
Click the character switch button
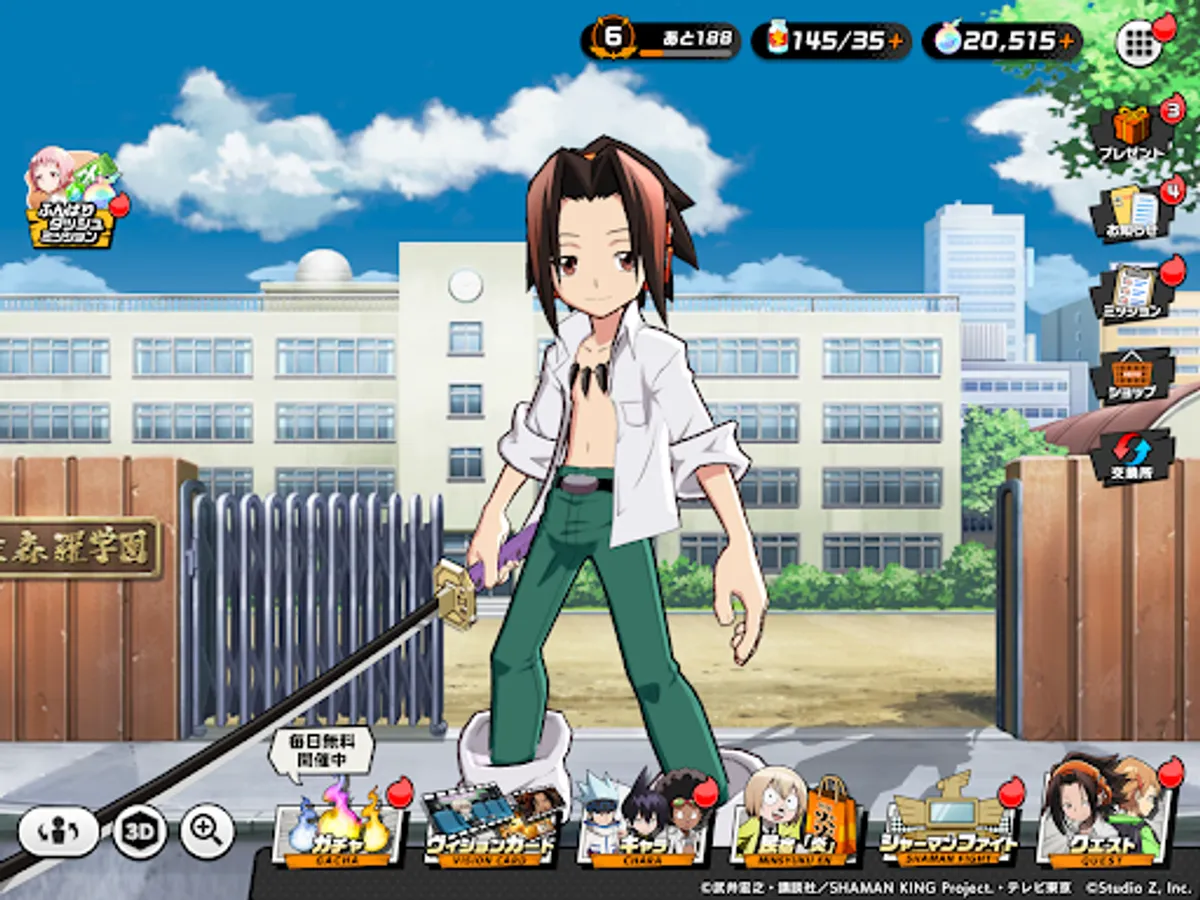[59, 831]
